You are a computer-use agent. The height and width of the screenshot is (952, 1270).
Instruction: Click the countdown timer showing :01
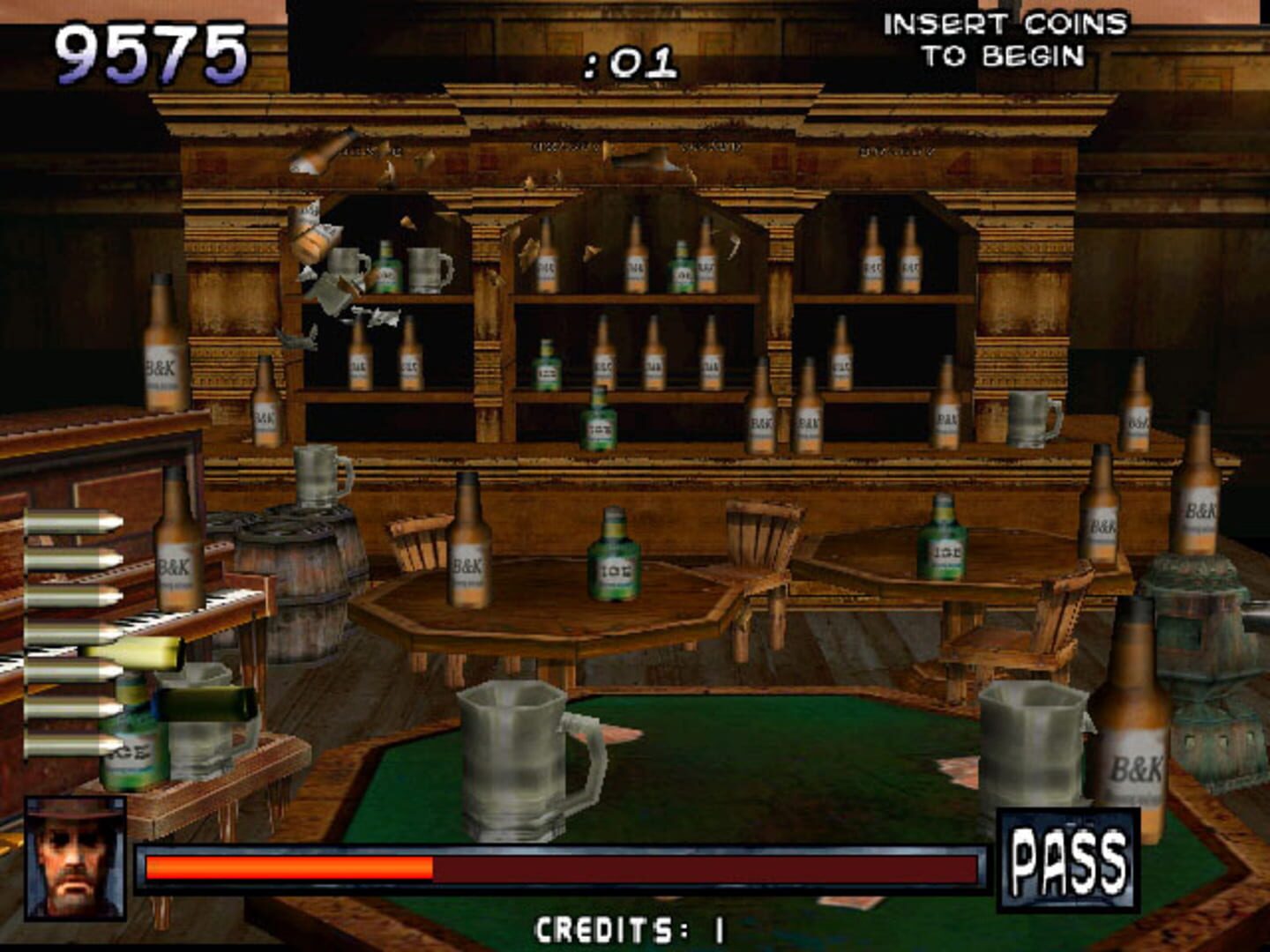632,62
